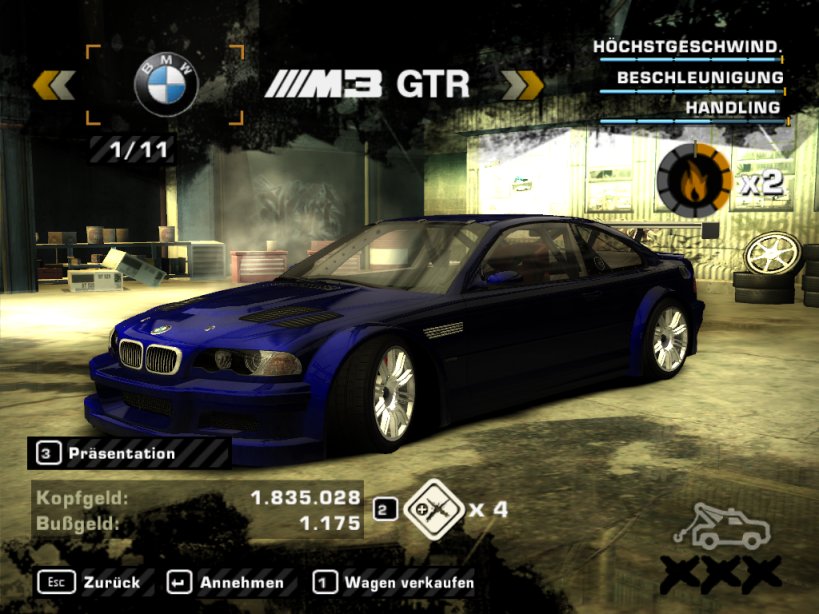Confirm the car with Annehmen

coord(227,581)
